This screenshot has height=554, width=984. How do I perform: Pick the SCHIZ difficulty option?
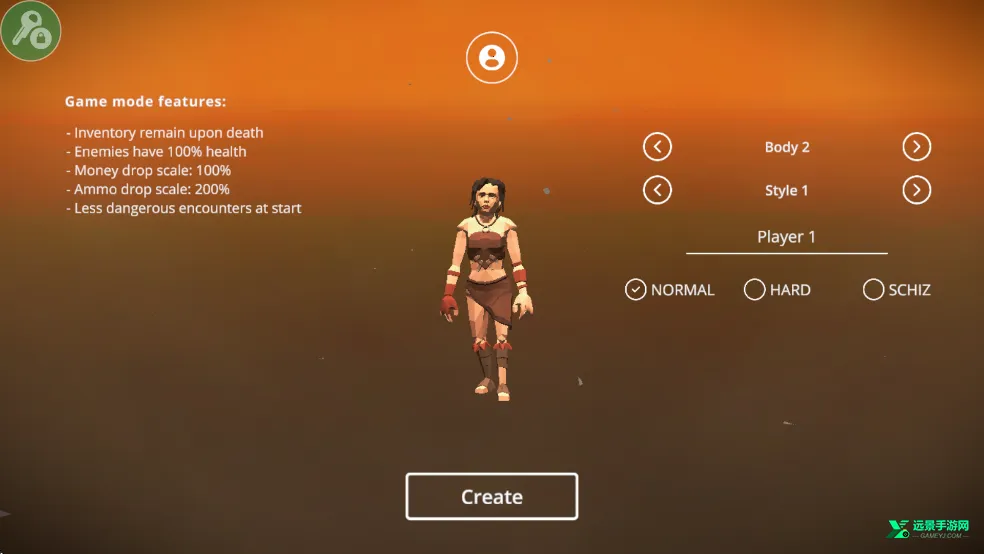click(x=874, y=290)
